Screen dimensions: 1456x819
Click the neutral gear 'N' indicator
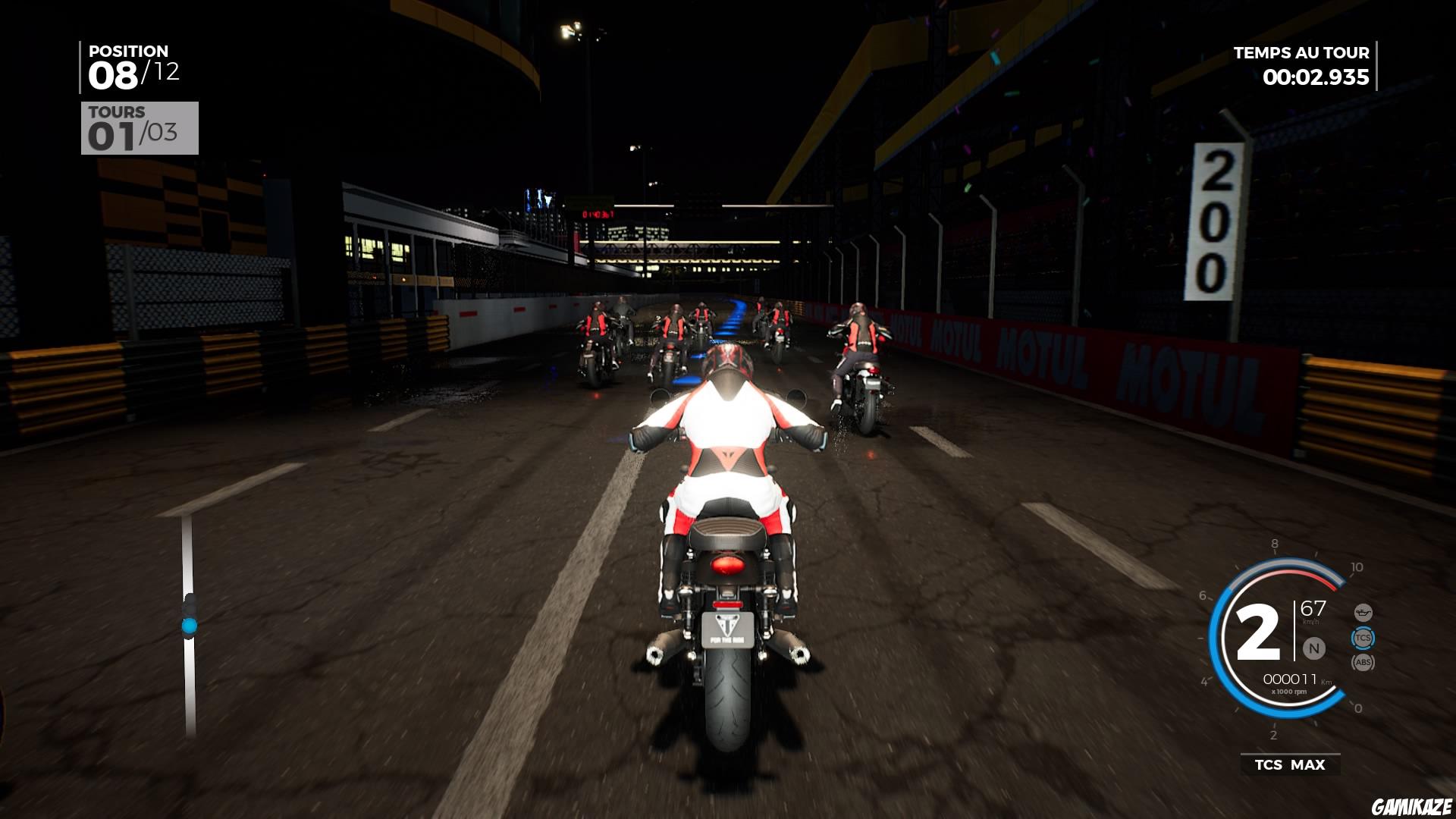(1313, 648)
